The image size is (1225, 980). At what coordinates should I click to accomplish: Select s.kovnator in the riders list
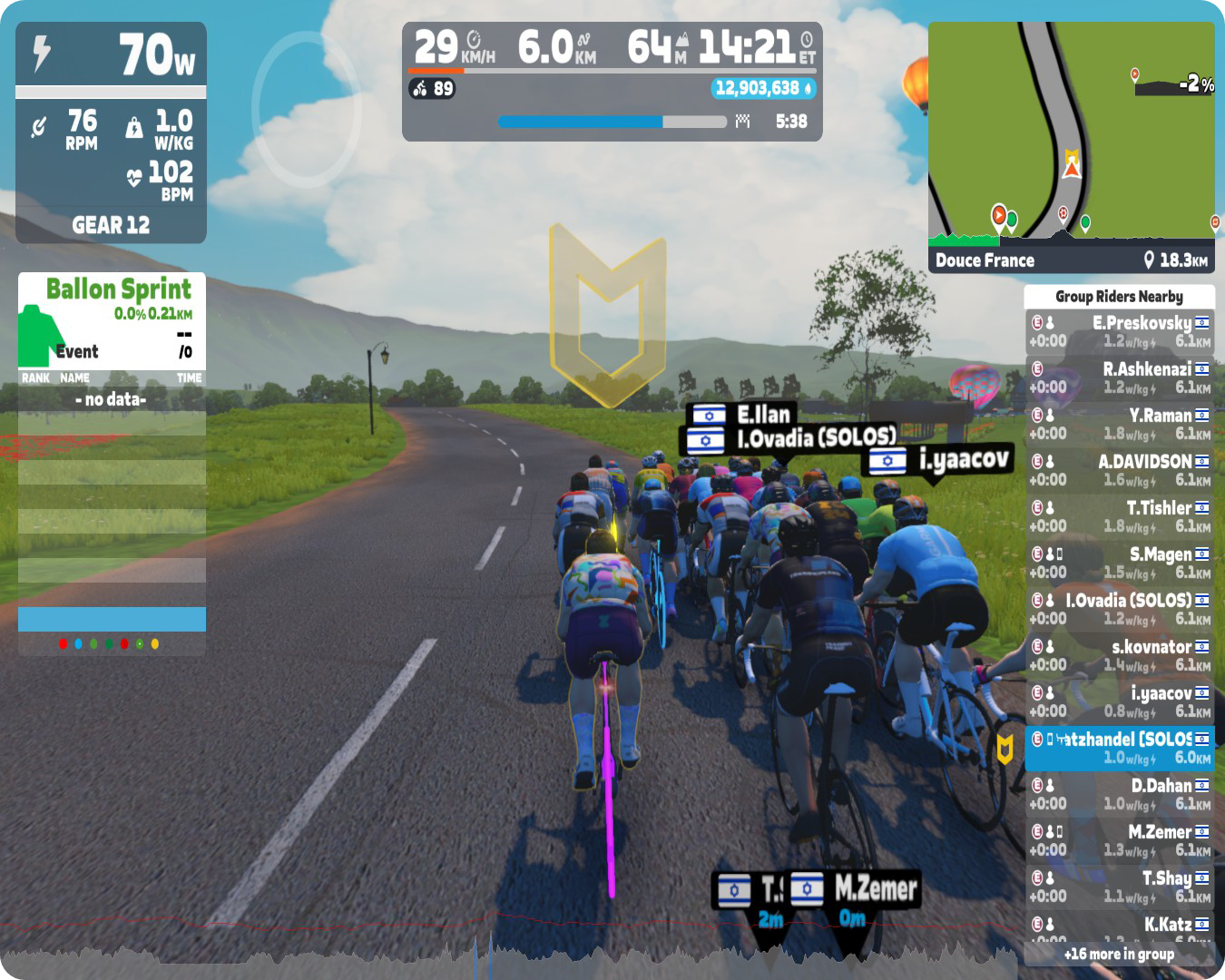[x=1119, y=656]
